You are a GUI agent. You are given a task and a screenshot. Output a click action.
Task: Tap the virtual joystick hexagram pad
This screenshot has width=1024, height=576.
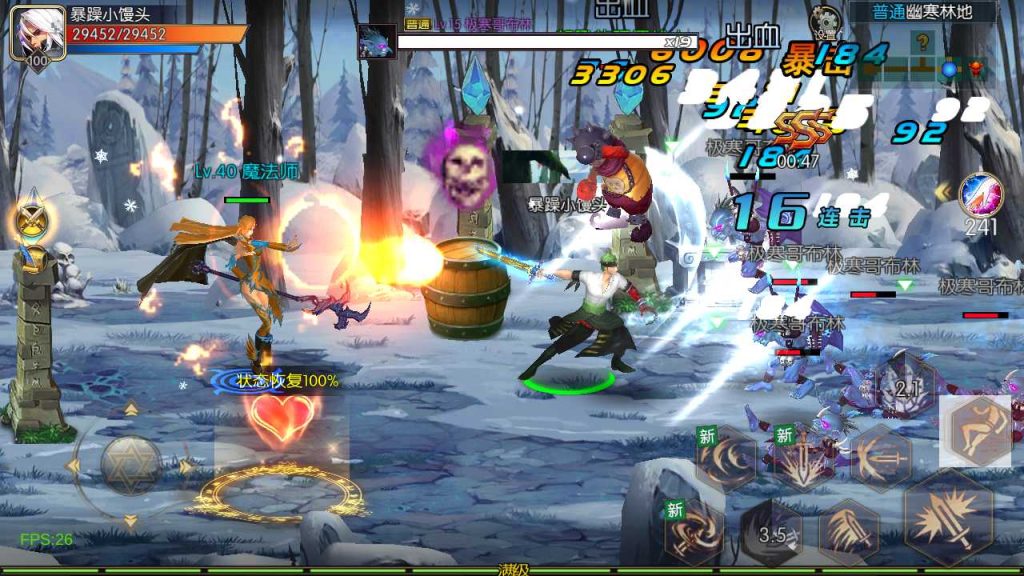pyautogui.click(x=131, y=465)
